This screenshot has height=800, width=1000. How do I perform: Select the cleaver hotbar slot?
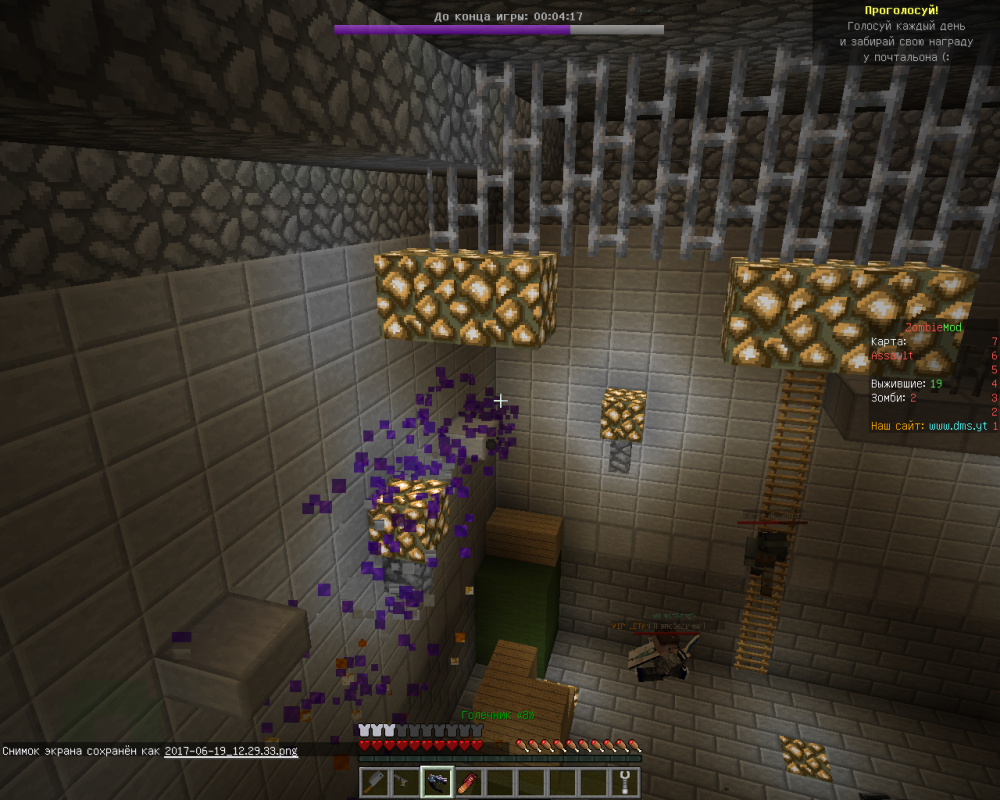tap(374, 782)
